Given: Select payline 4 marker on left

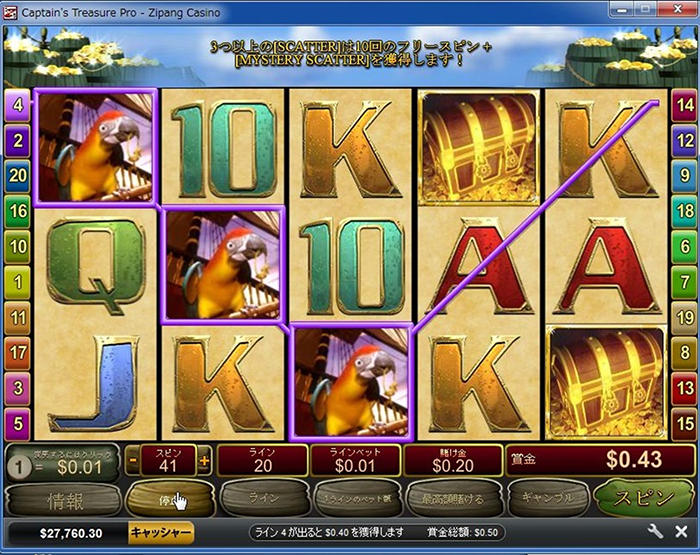Looking at the screenshot, I should click(x=17, y=103).
